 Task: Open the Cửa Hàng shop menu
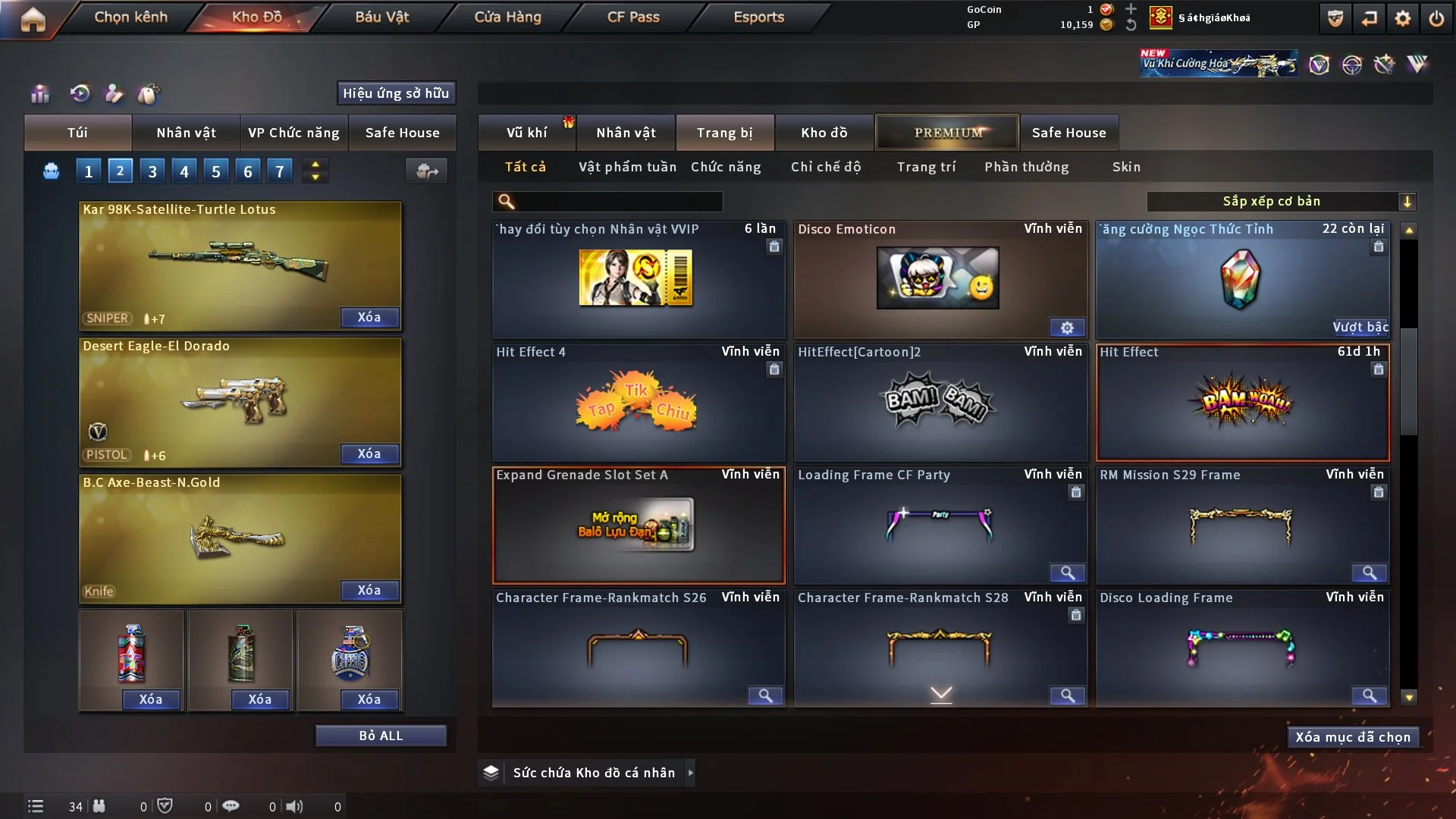pyautogui.click(x=507, y=17)
